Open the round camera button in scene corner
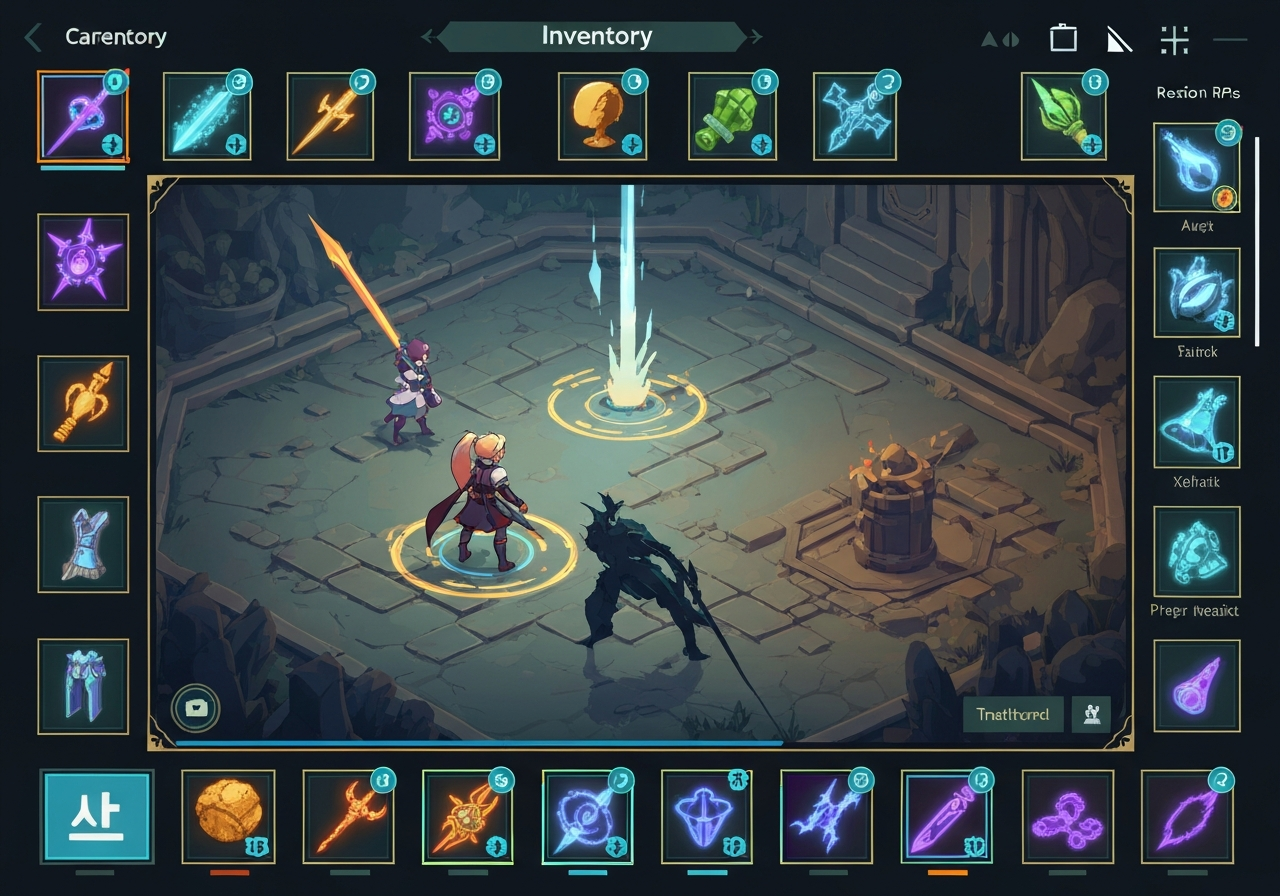The height and width of the screenshot is (896, 1280). (x=196, y=708)
